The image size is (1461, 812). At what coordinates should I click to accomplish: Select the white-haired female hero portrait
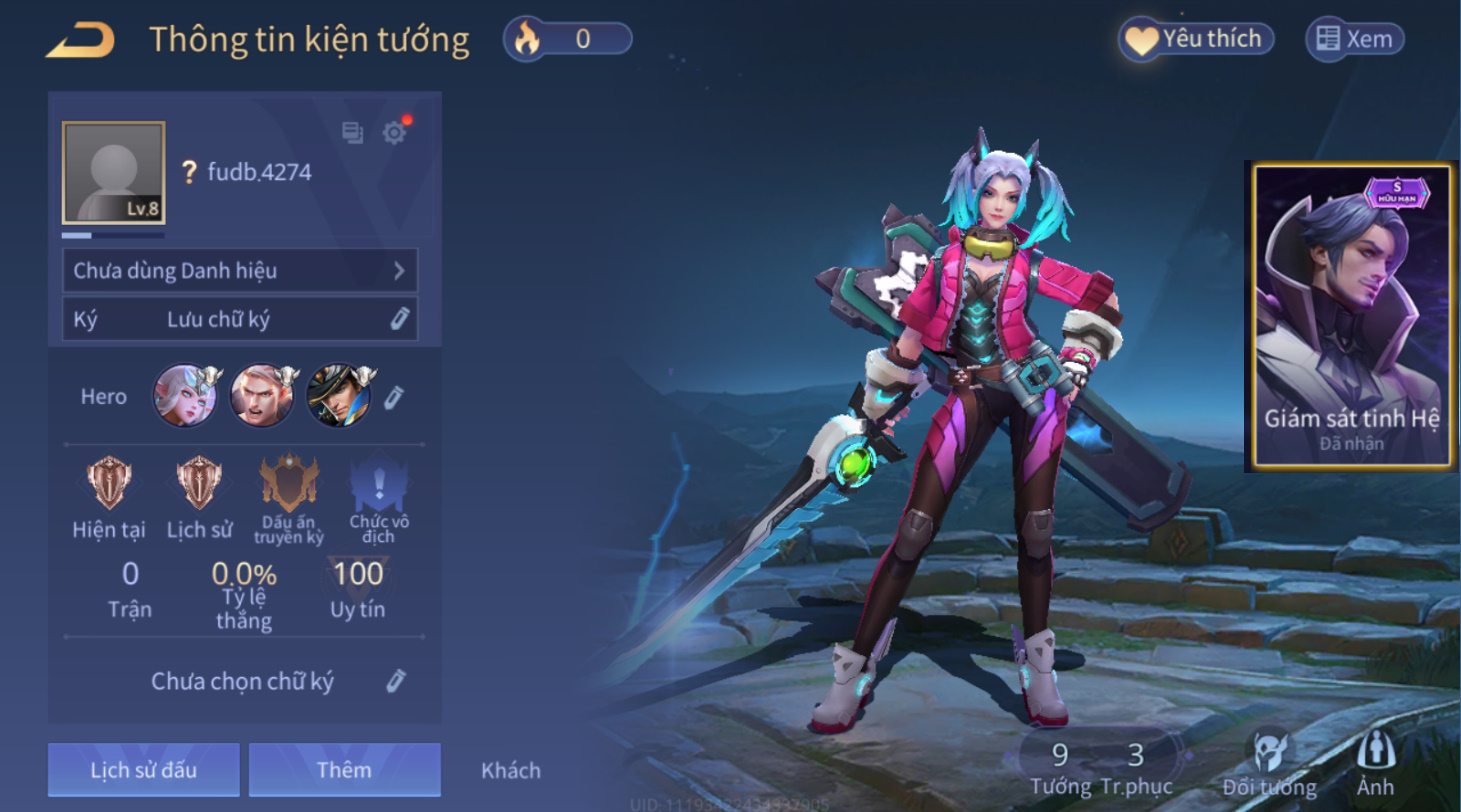click(184, 395)
